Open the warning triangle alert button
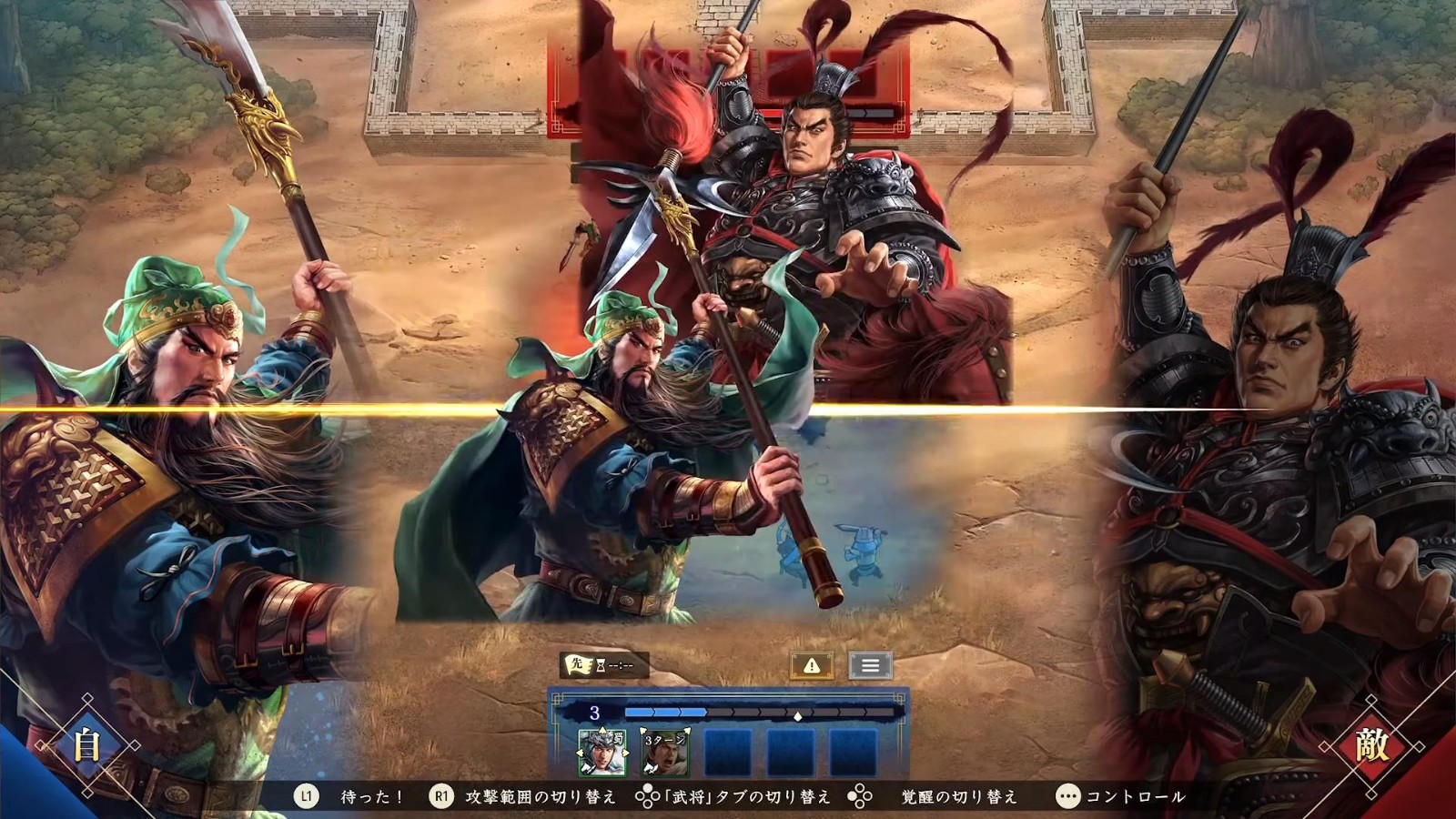 point(812,666)
